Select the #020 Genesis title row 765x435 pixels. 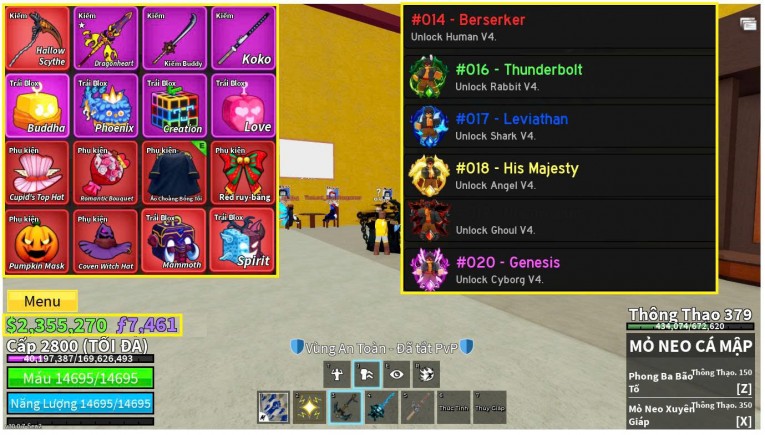559,270
